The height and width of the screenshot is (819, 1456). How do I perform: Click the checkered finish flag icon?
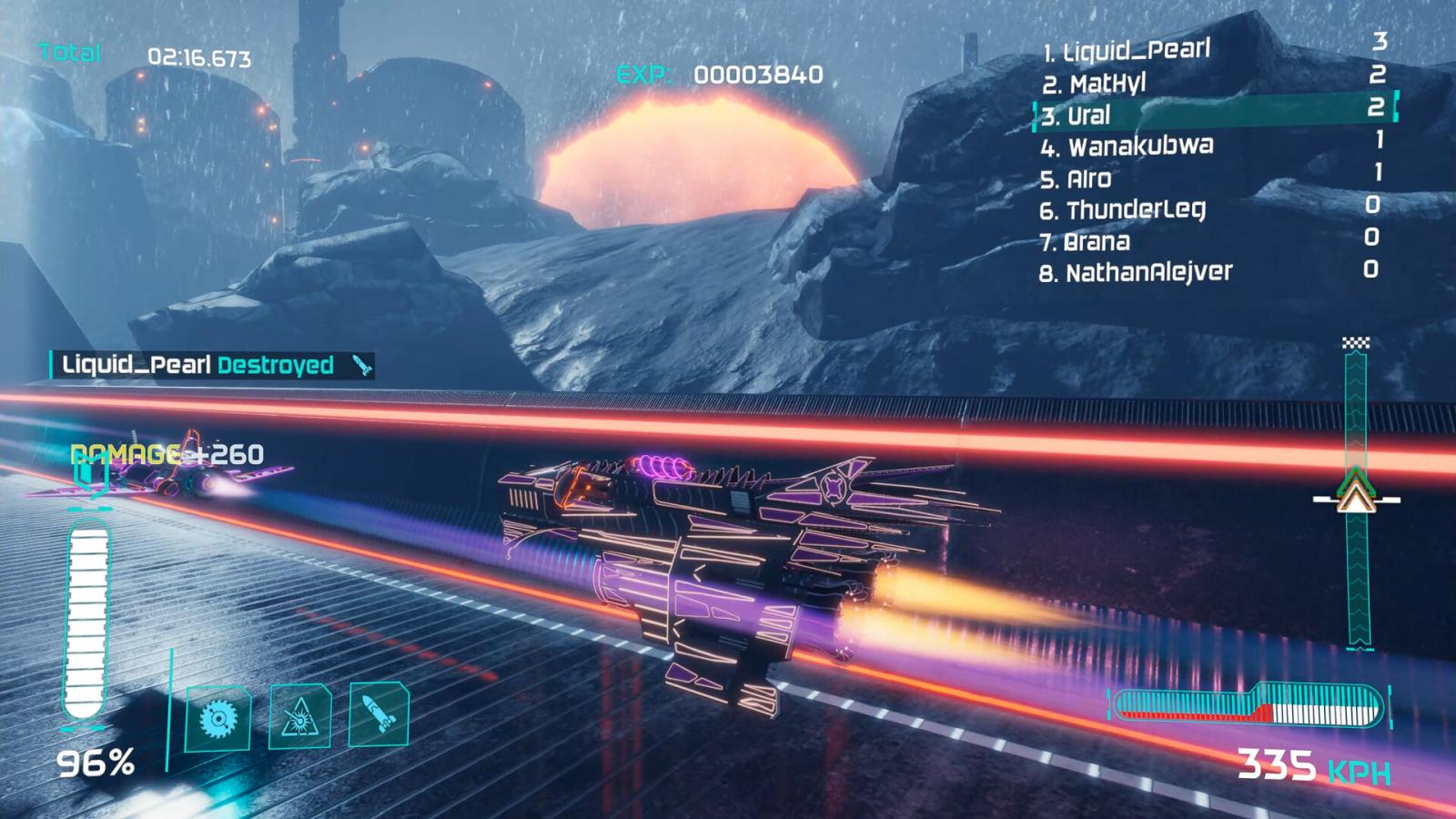(1356, 343)
